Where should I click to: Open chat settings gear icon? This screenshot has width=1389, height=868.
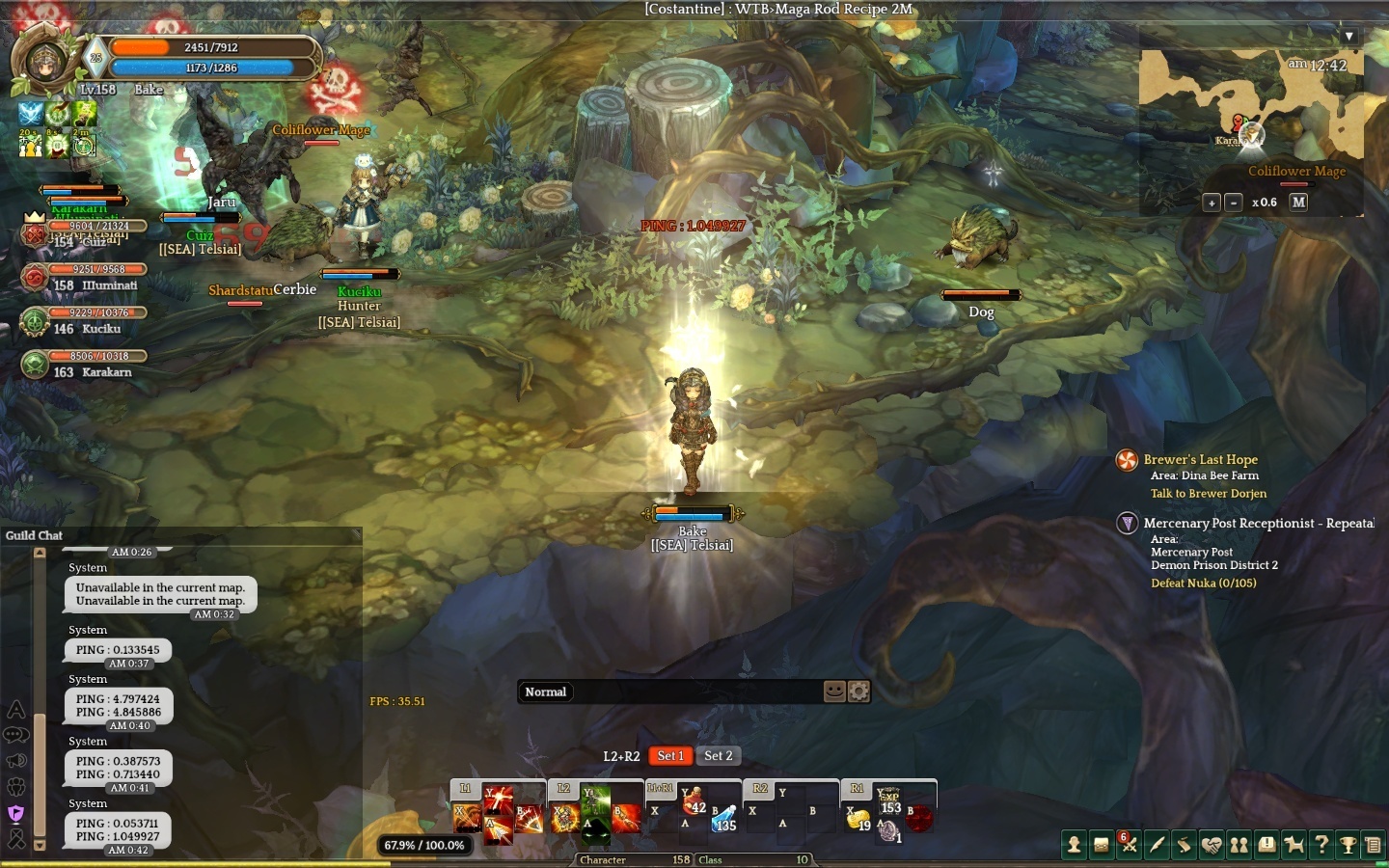(858, 692)
